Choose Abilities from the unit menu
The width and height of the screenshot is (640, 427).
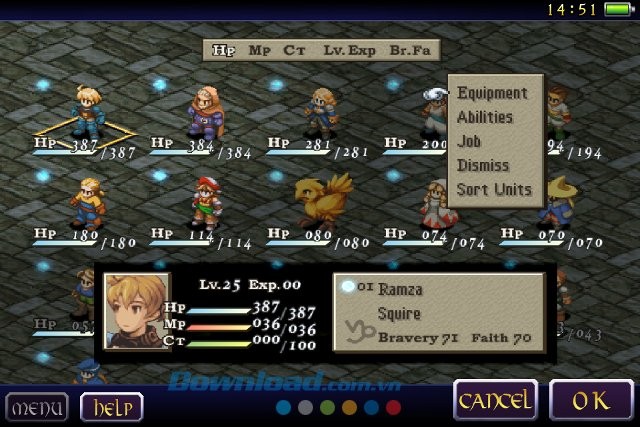click(484, 117)
